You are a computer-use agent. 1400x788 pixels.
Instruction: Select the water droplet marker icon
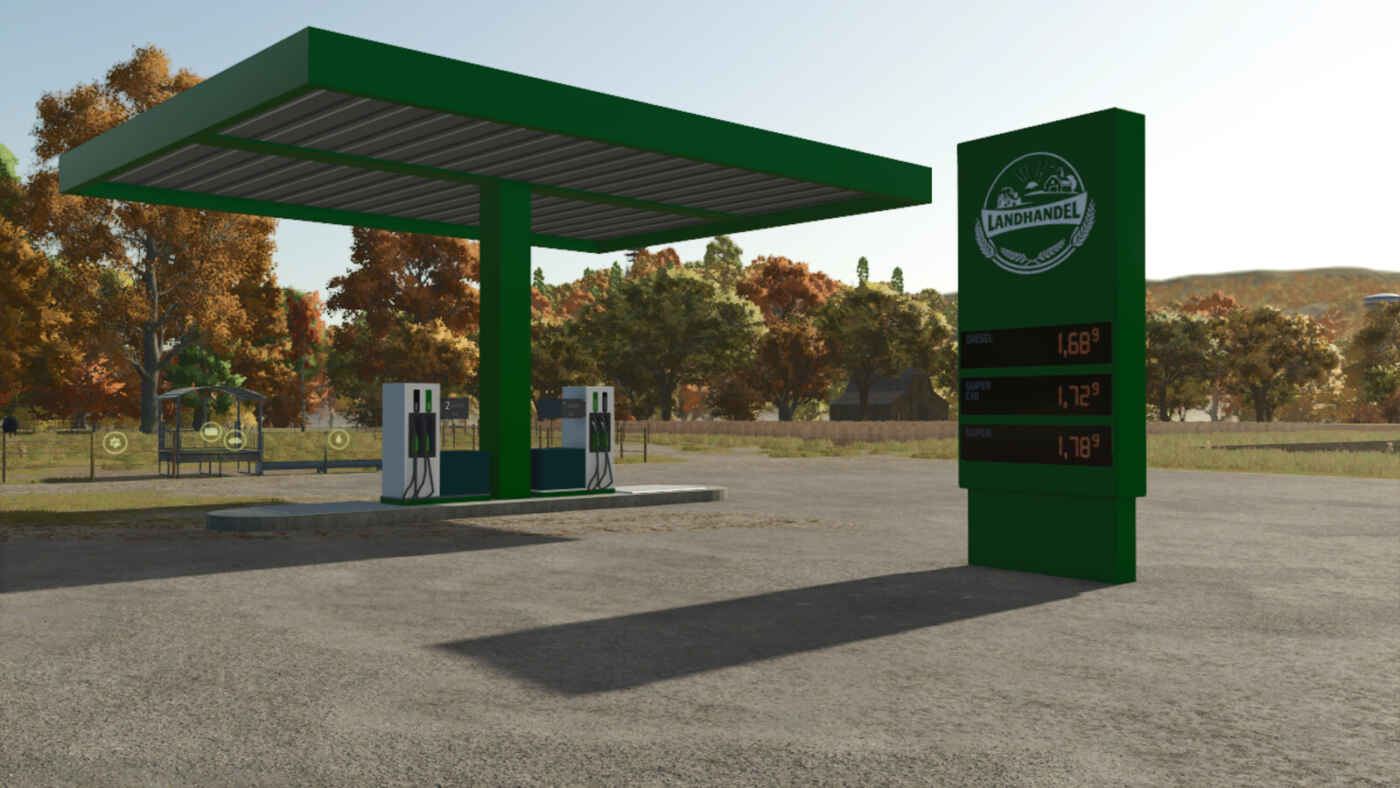(x=339, y=439)
